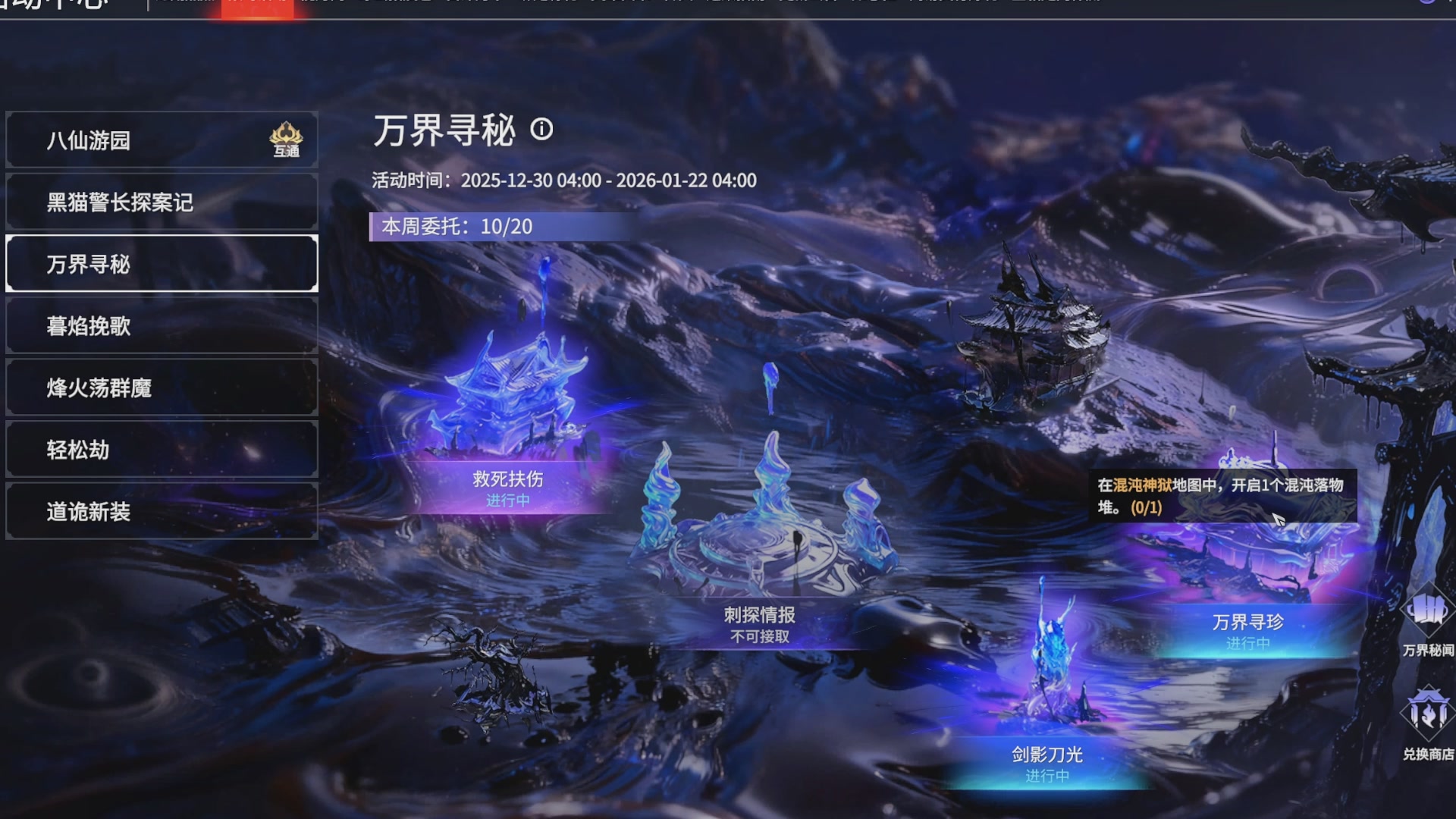The image size is (1456, 819).
Task: Click the info ⓘ icon beside 万界寻秘
Action: pyautogui.click(x=542, y=130)
